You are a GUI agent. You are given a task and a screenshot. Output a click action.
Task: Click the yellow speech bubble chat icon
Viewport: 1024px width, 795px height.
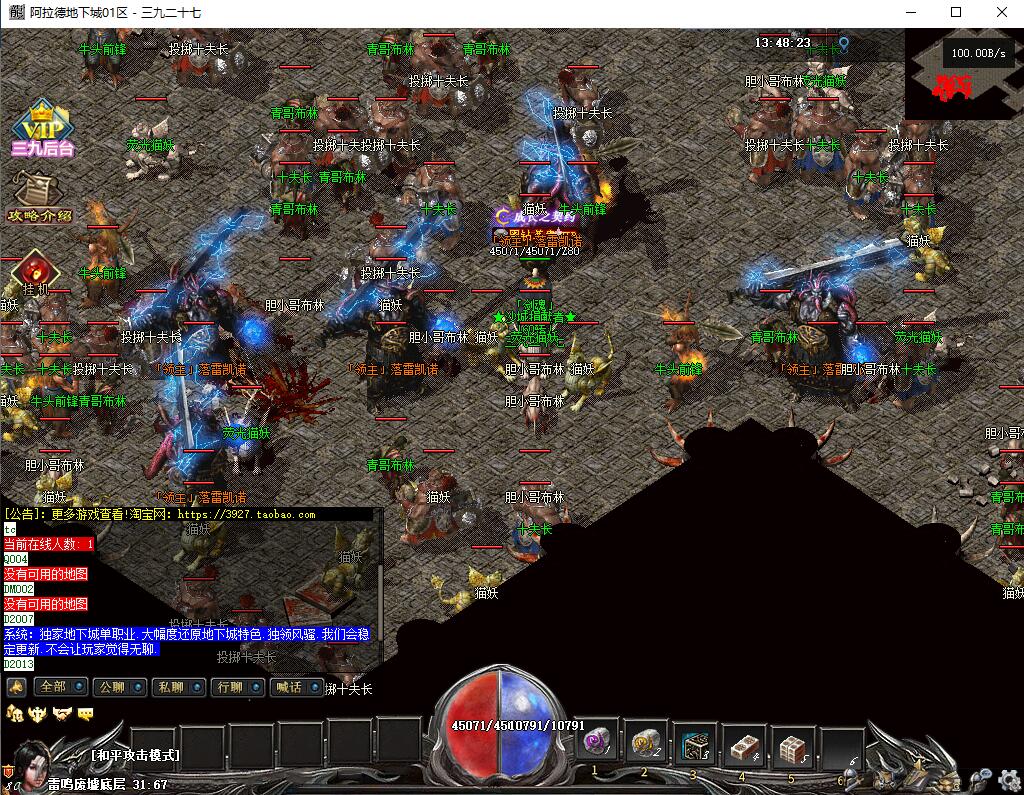86,714
